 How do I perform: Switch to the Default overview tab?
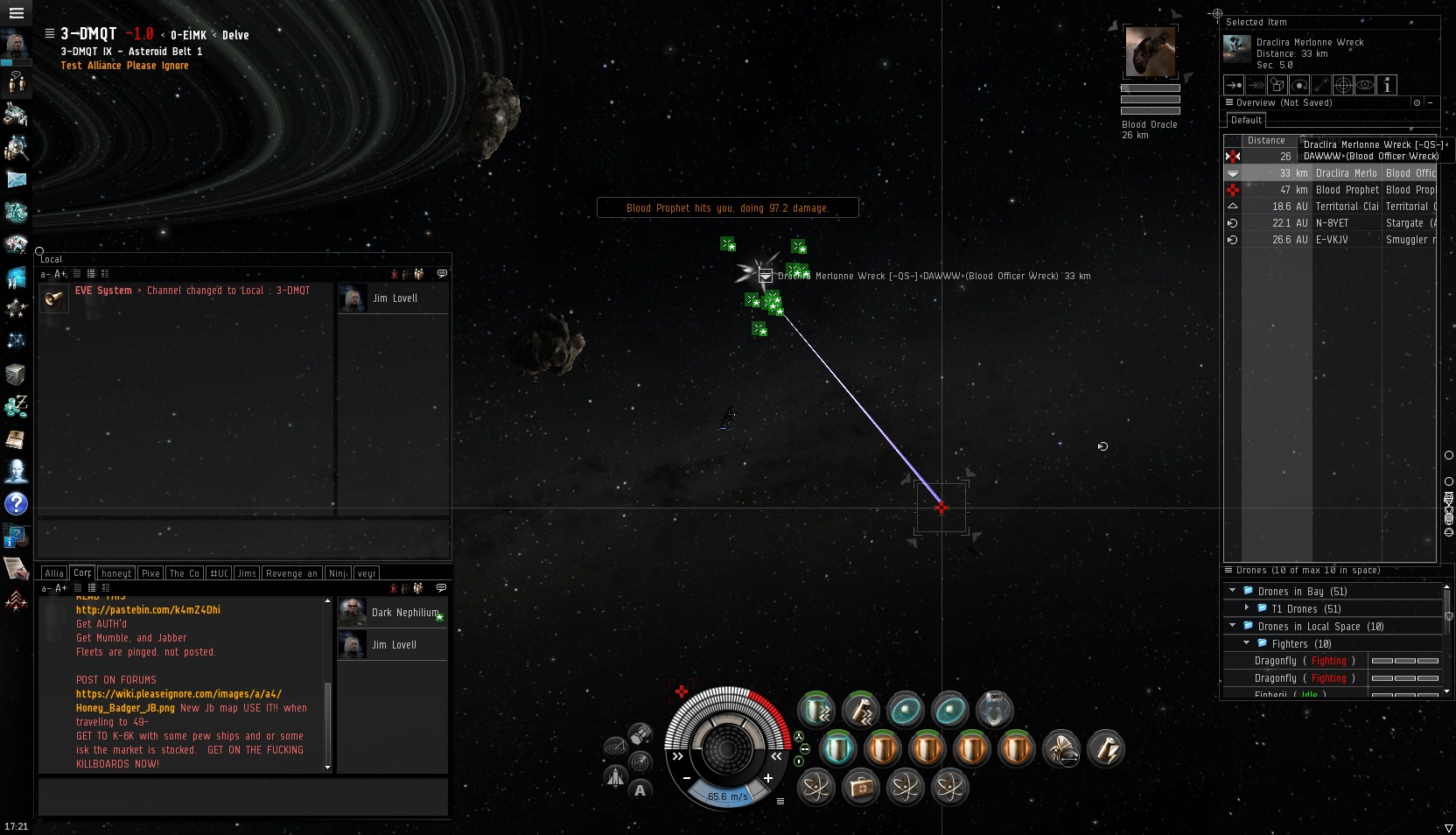coord(1246,121)
